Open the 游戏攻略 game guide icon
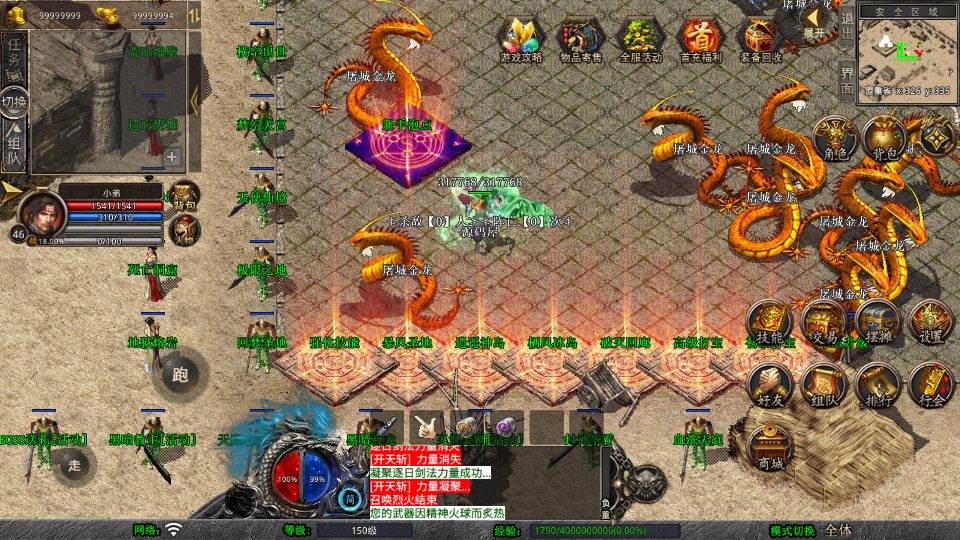The width and height of the screenshot is (960, 540). click(521, 40)
